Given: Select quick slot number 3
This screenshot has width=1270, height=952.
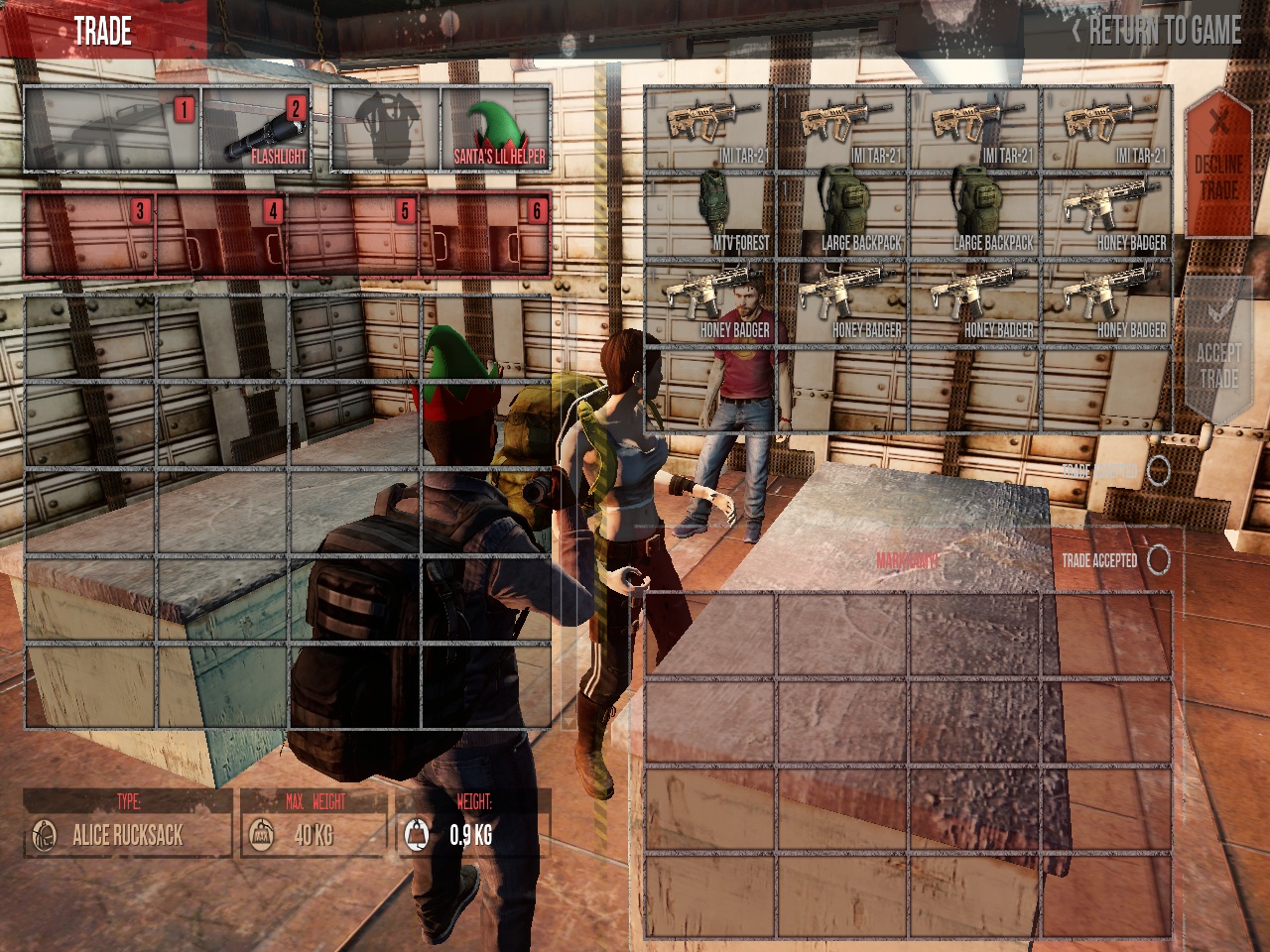Looking at the screenshot, I should (x=89, y=235).
